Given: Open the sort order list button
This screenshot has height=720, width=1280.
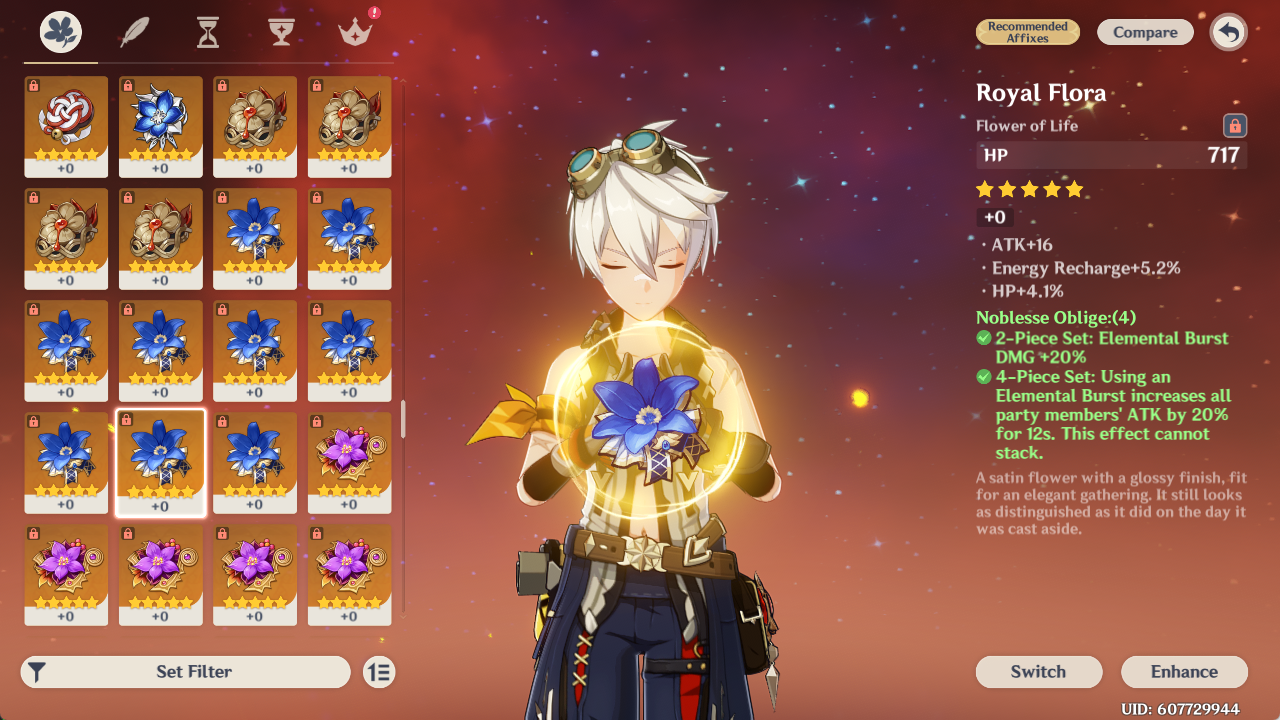Looking at the screenshot, I should [x=379, y=672].
